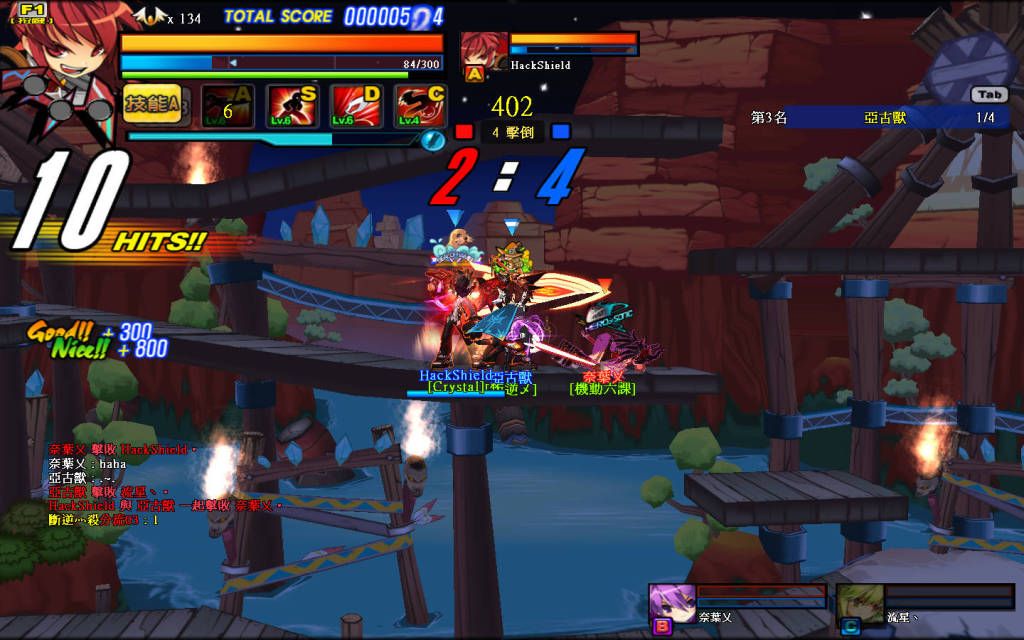Select the A slot skill on cooldown
This screenshot has height=640, width=1024.
(228, 106)
